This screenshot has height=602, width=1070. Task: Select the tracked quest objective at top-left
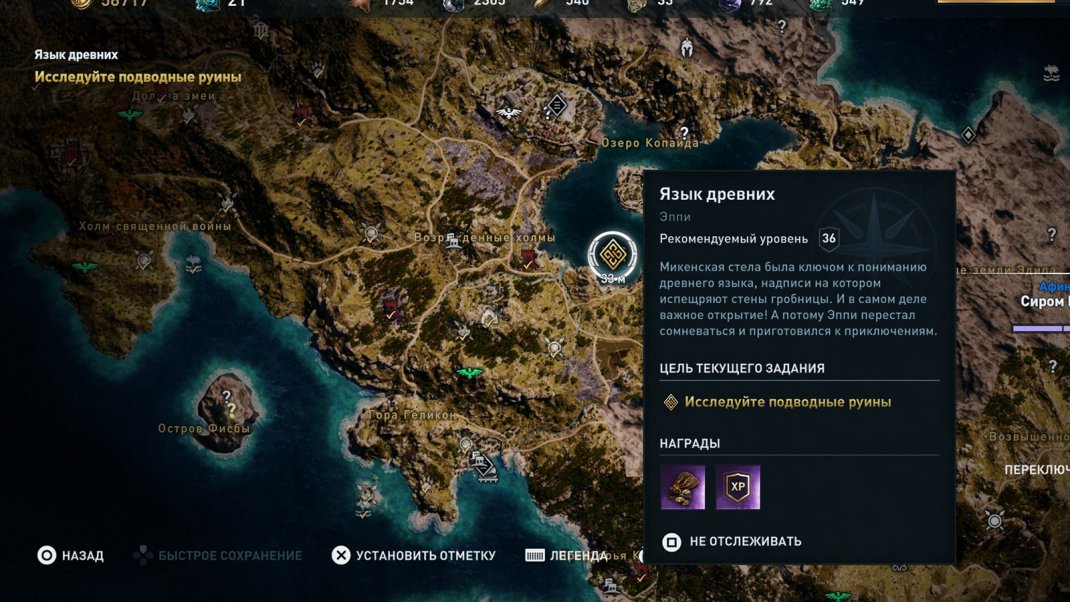tap(138, 77)
